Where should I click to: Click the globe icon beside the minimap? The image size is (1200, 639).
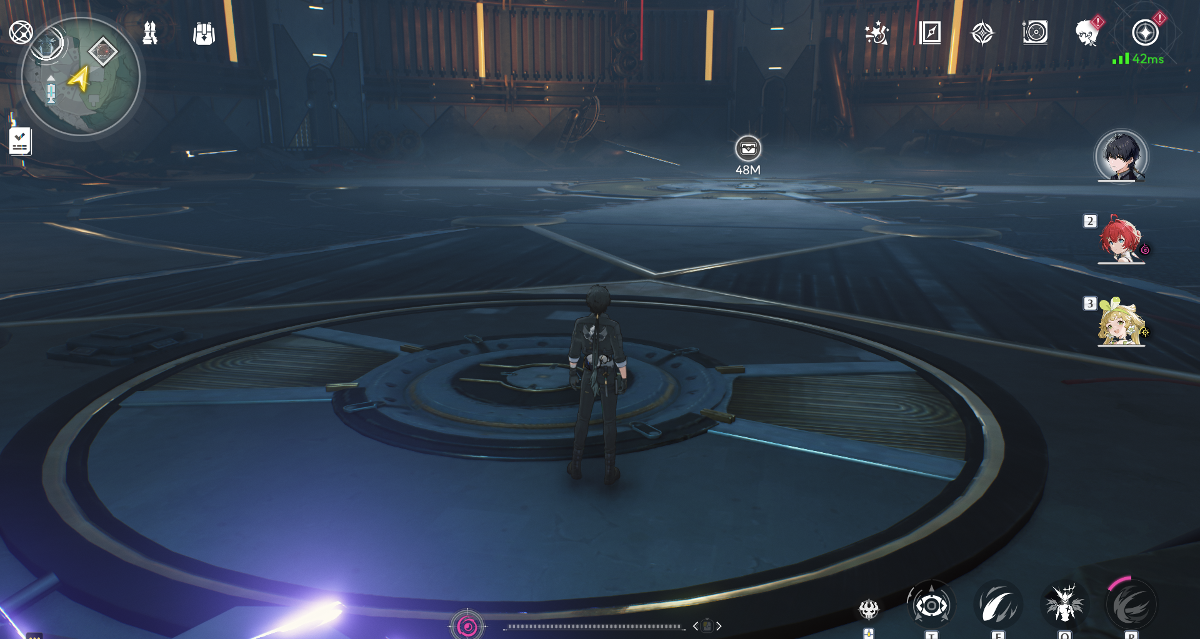pos(20,33)
